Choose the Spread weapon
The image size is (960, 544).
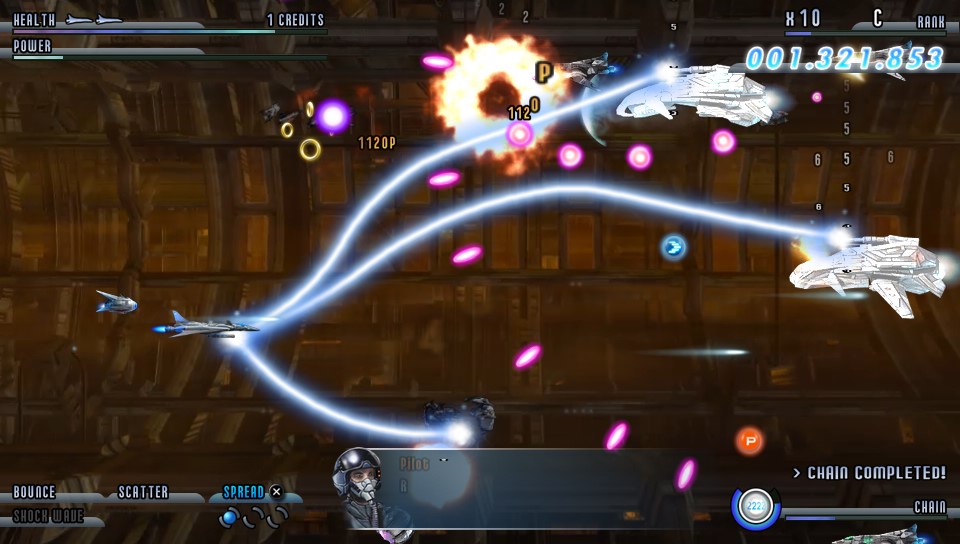pyautogui.click(x=244, y=492)
